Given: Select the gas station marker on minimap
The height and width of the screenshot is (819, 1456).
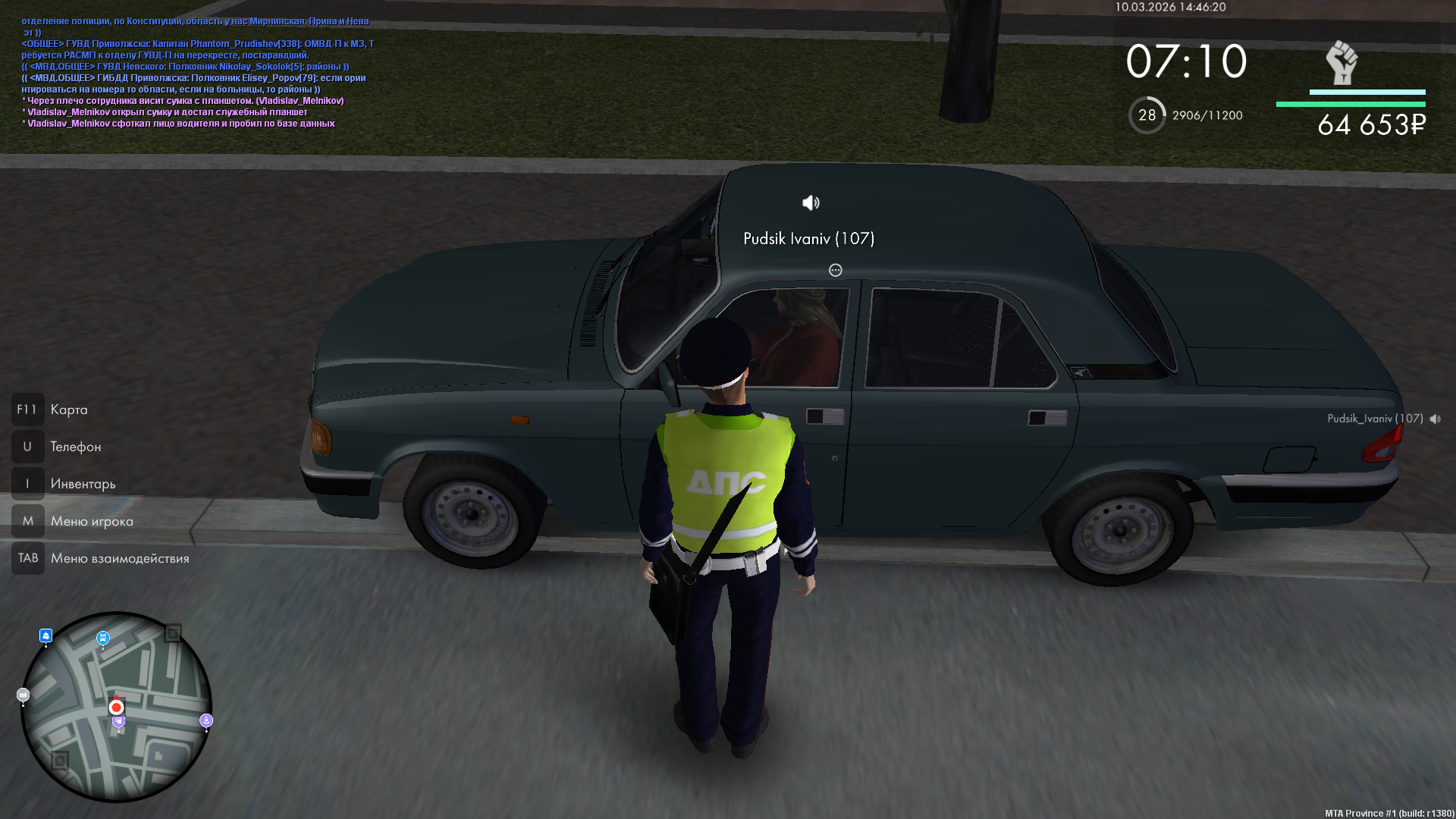Looking at the screenshot, I should pos(119,722).
